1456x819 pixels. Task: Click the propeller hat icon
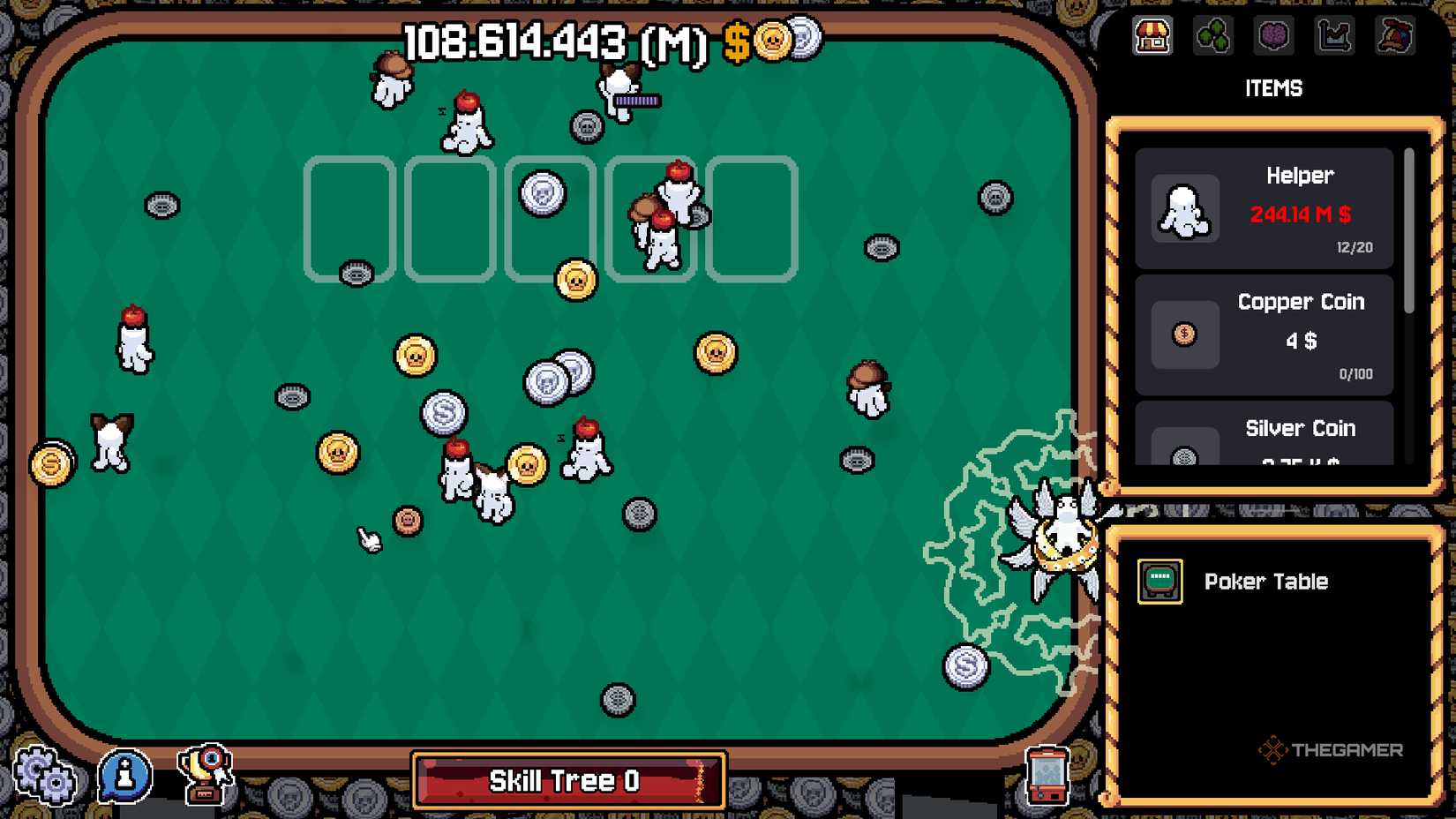click(1395, 36)
